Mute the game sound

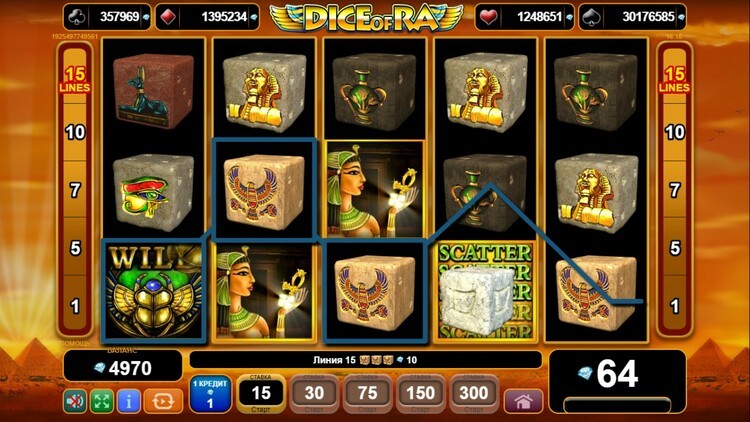tap(76, 401)
